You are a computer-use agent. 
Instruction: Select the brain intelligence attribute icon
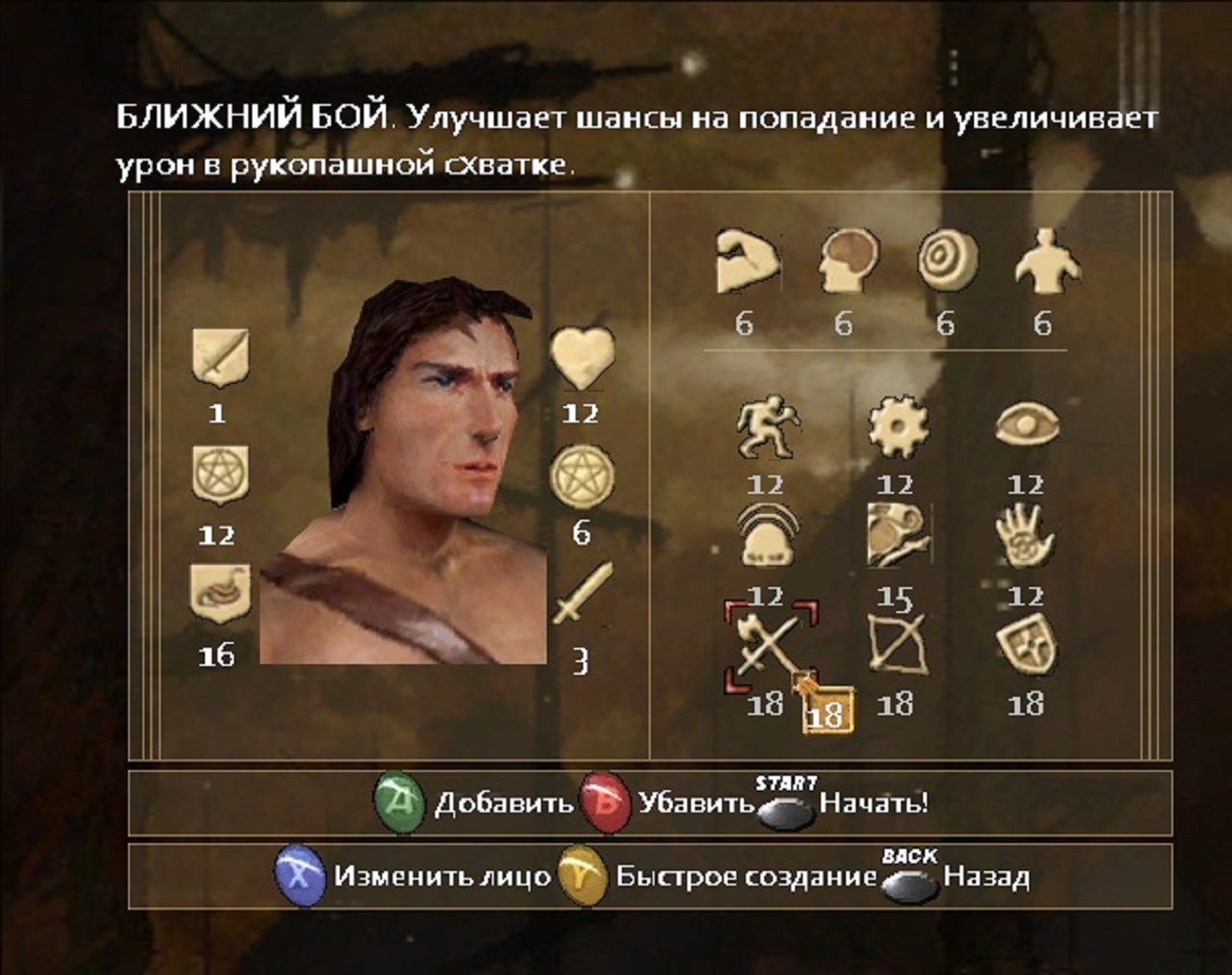[848, 261]
